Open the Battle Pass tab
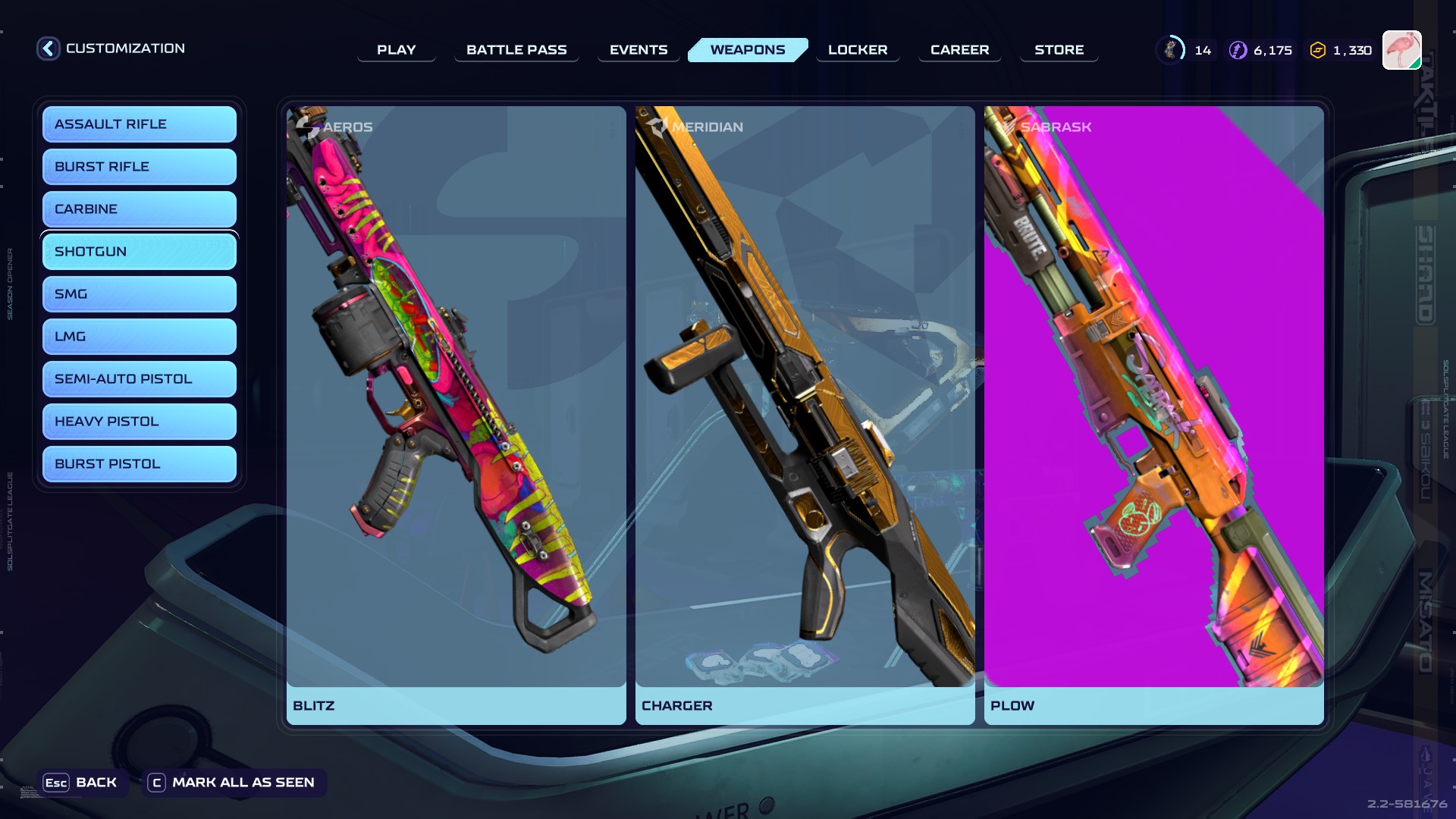Image resolution: width=1456 pixels, height=819 pixels. tap(516, 50)
